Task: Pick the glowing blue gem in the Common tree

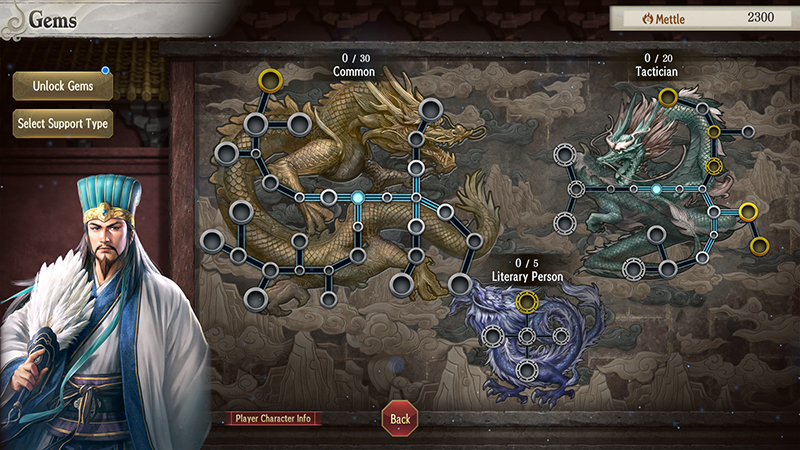Action: click(357, 197)
